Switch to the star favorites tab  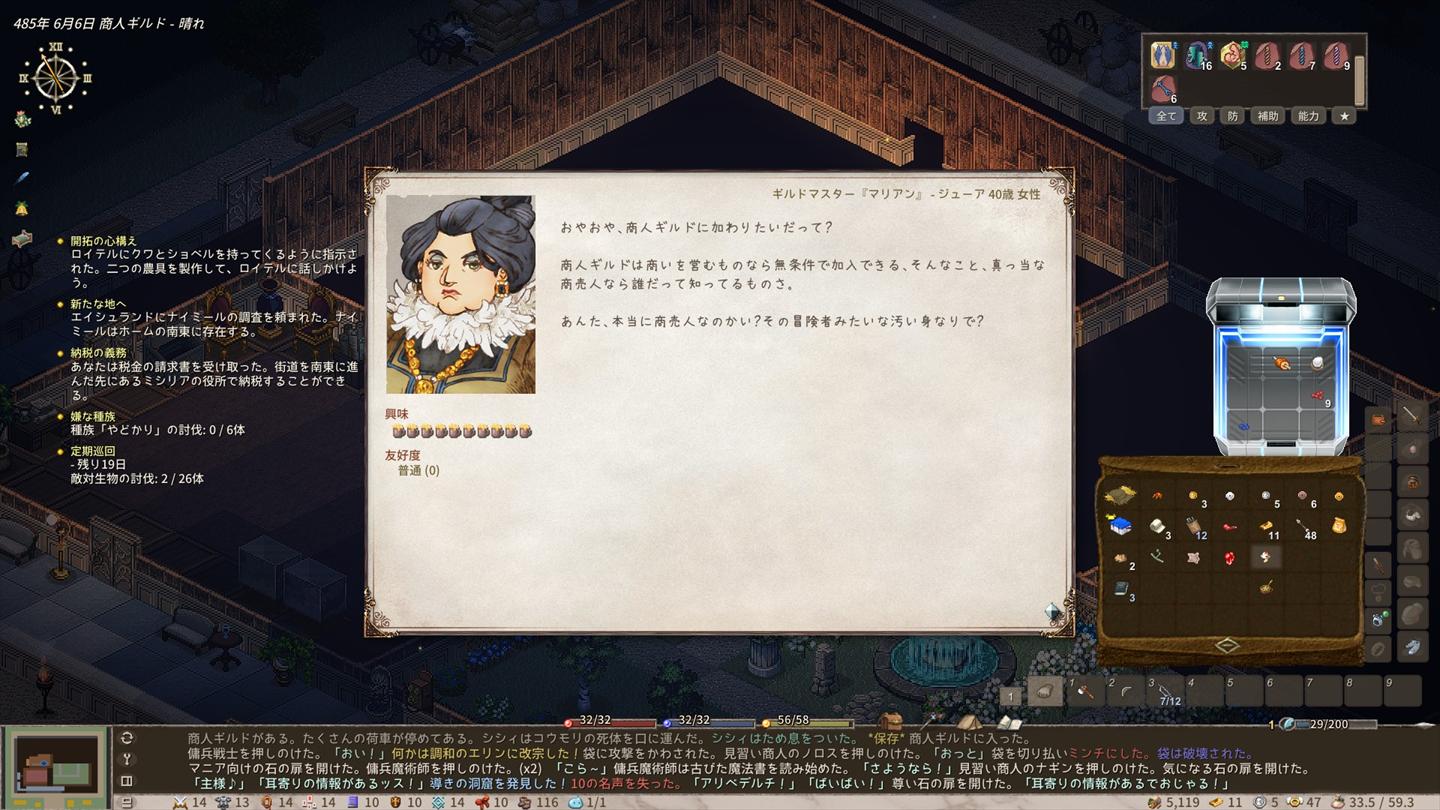(x=1344, y=116)
